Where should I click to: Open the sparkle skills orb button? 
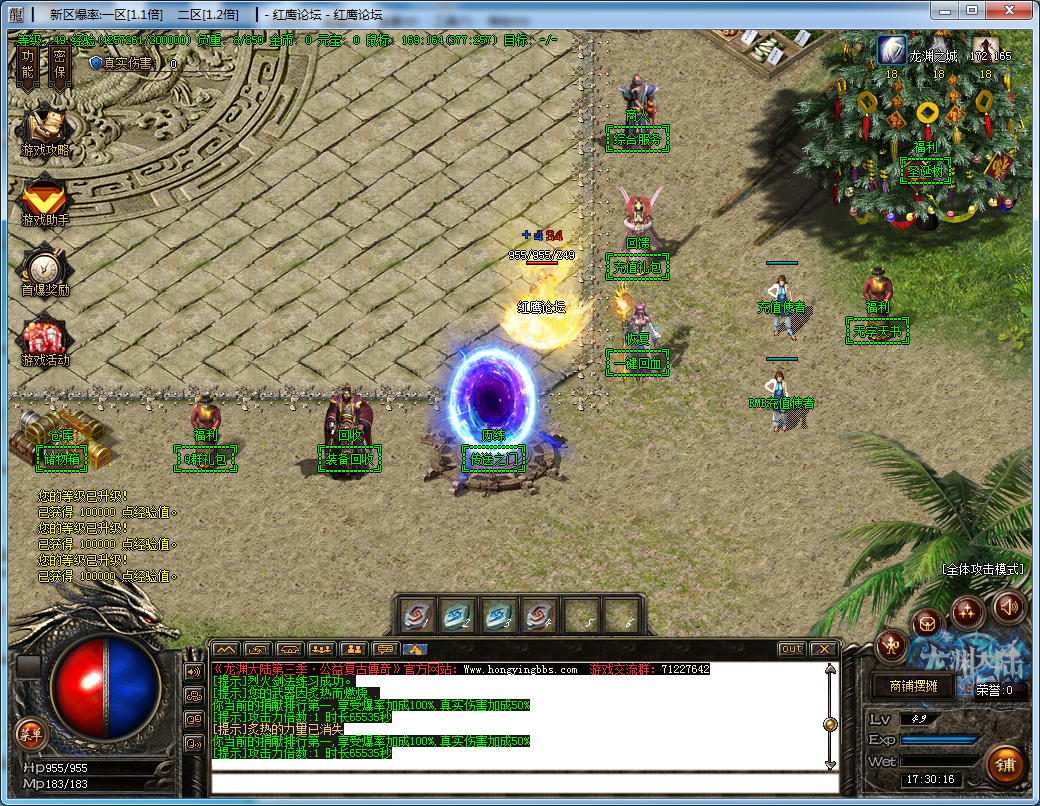[968, 610]
